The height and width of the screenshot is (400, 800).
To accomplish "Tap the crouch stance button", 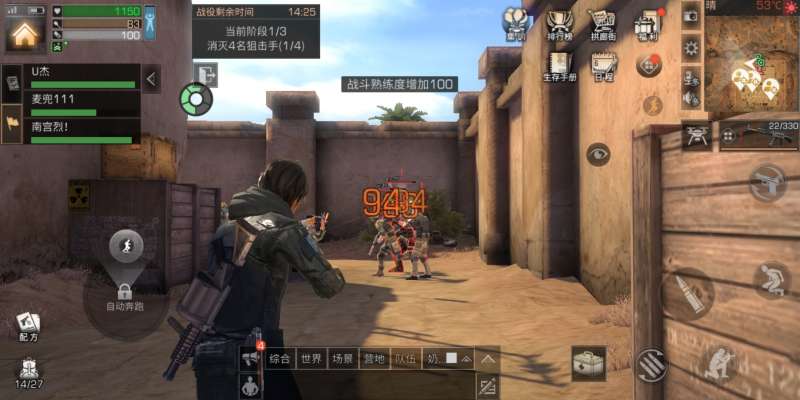I will point(771,279).
